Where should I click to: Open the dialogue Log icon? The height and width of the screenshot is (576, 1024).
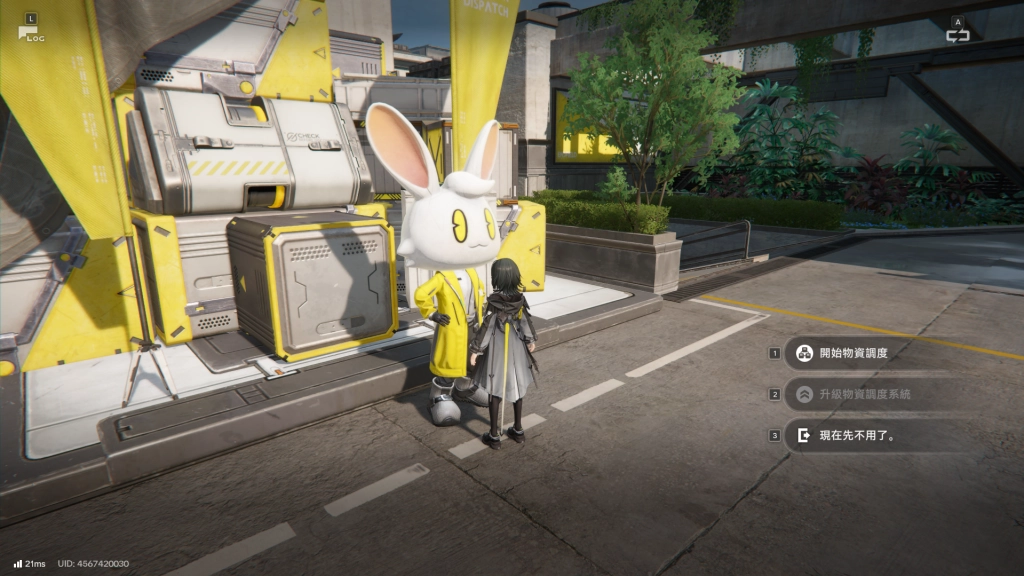click(28, 31)
